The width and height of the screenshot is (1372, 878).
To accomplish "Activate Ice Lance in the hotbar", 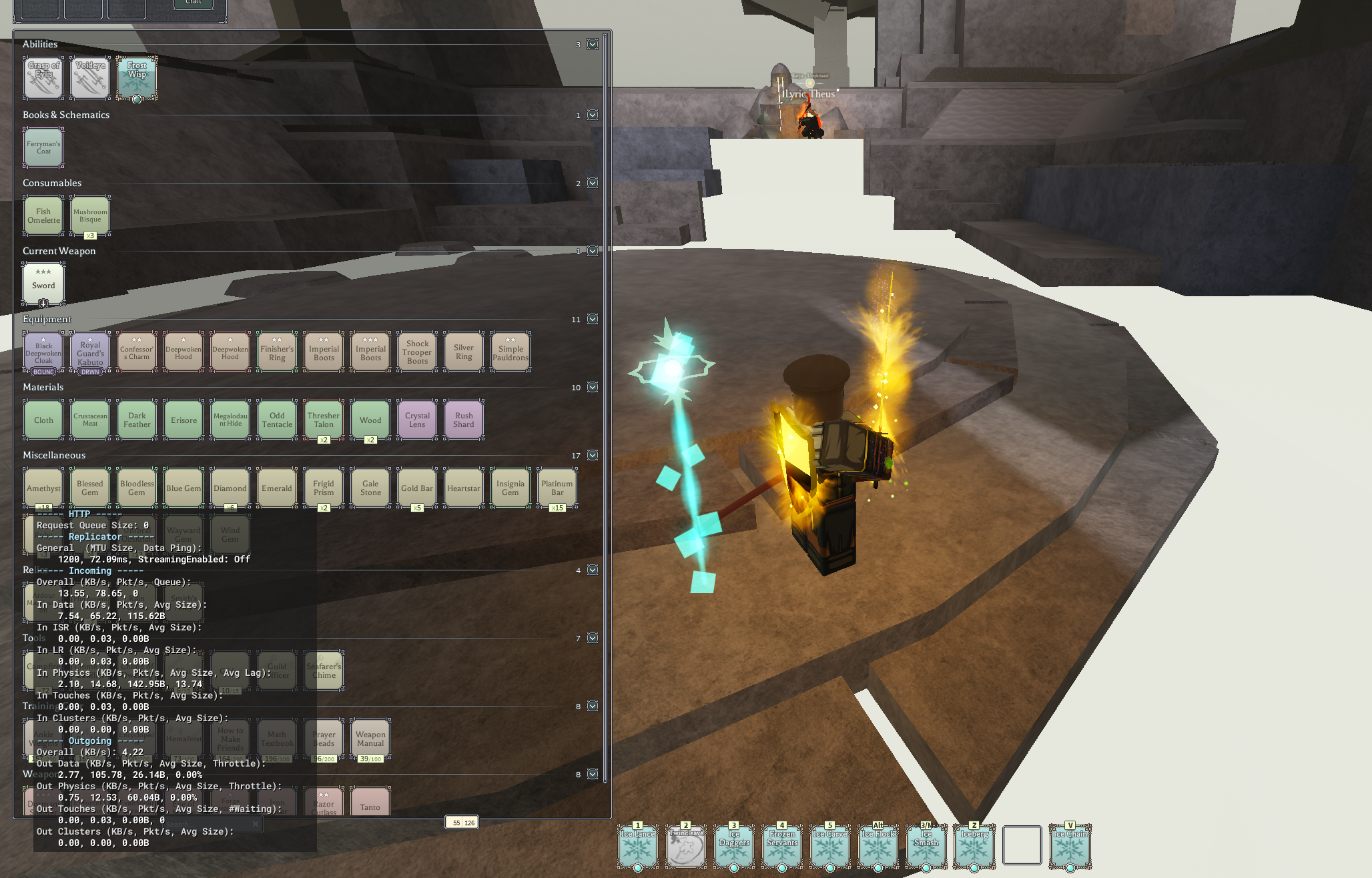I will coord(638,846).
